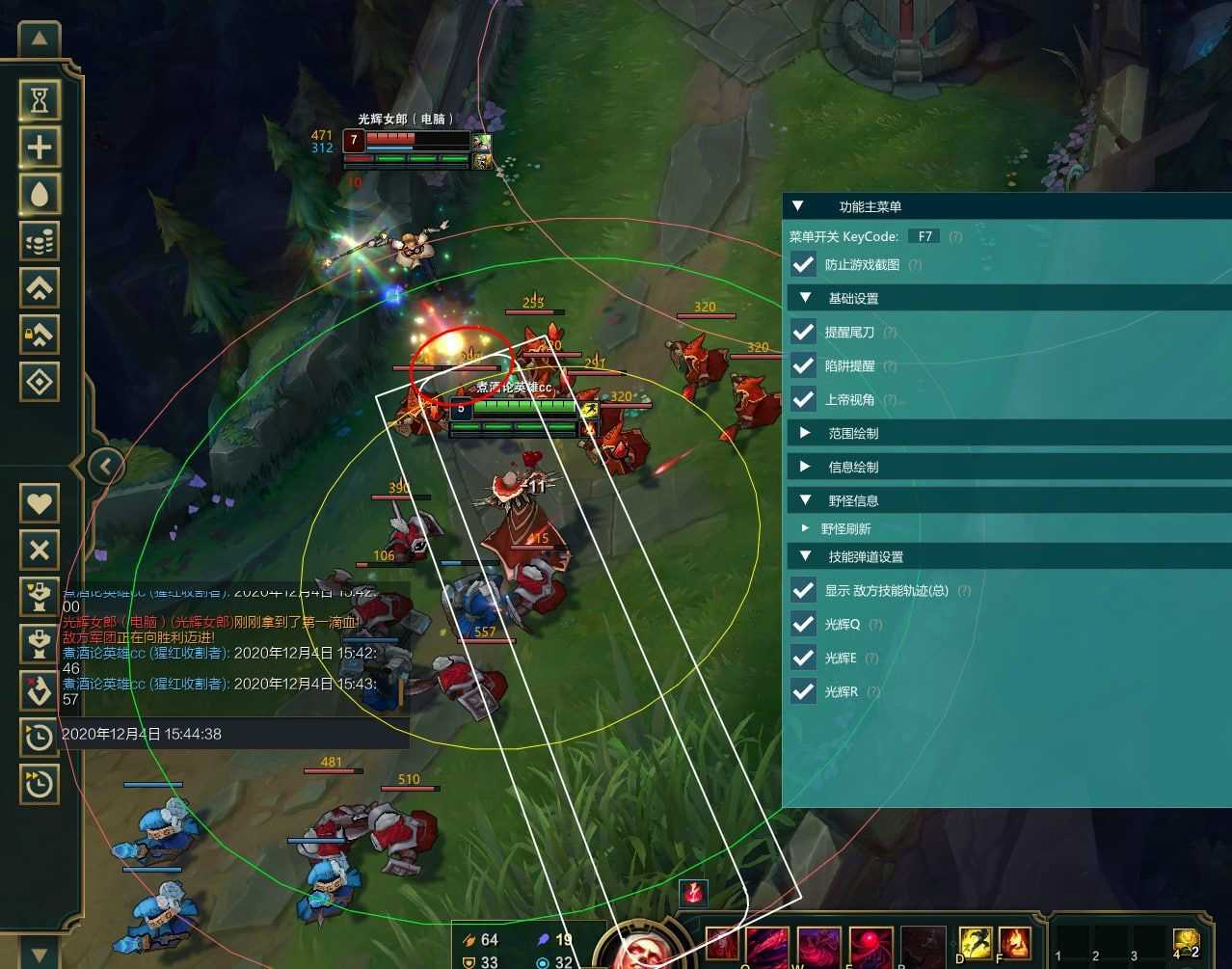Screen dimensions: 1232x969
Task: Toggle 显示 敌方技能轨迹(总) checkbox
Action: [x=803, y=590]
